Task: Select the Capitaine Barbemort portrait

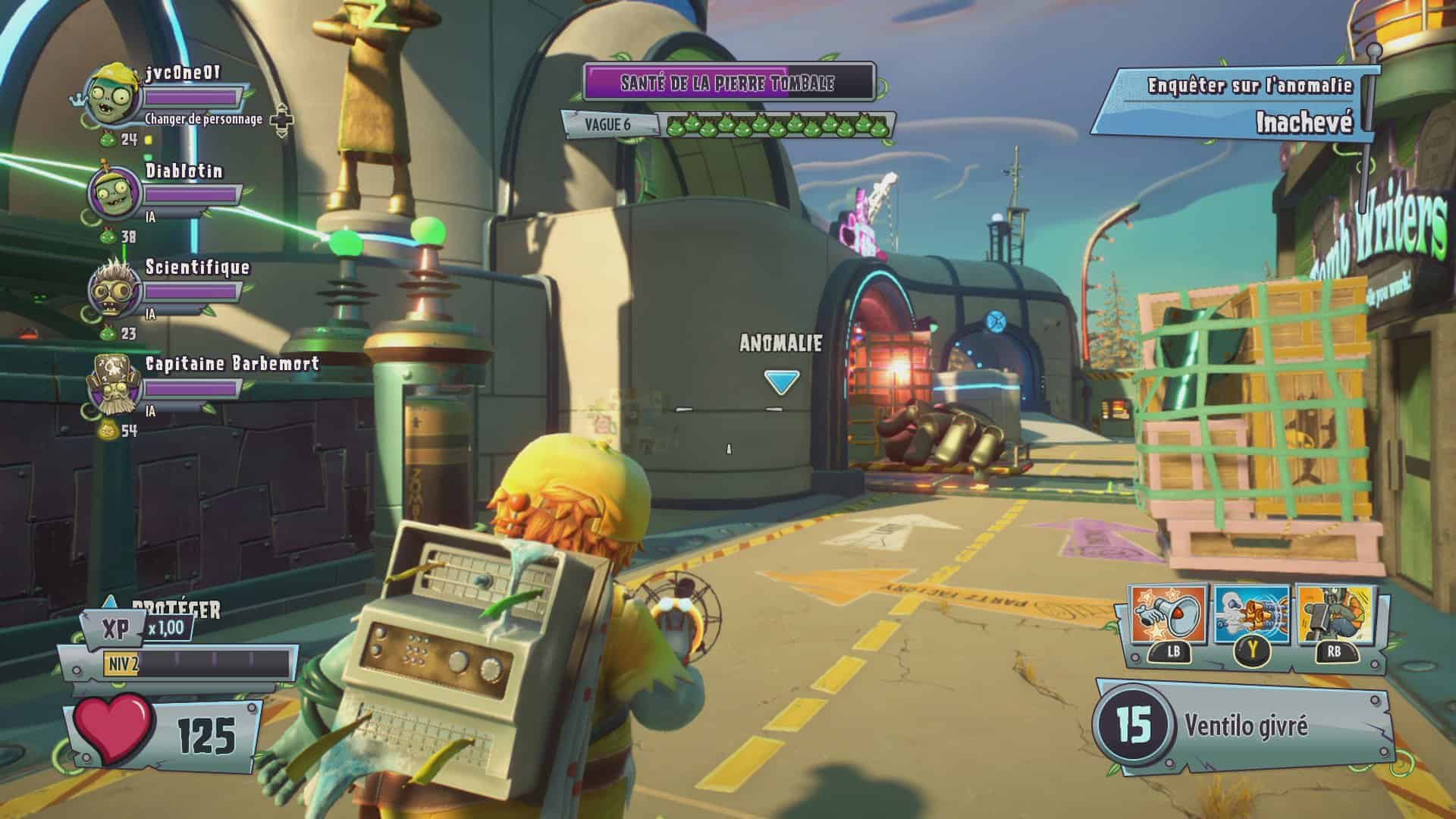Action: pos(113,387)
